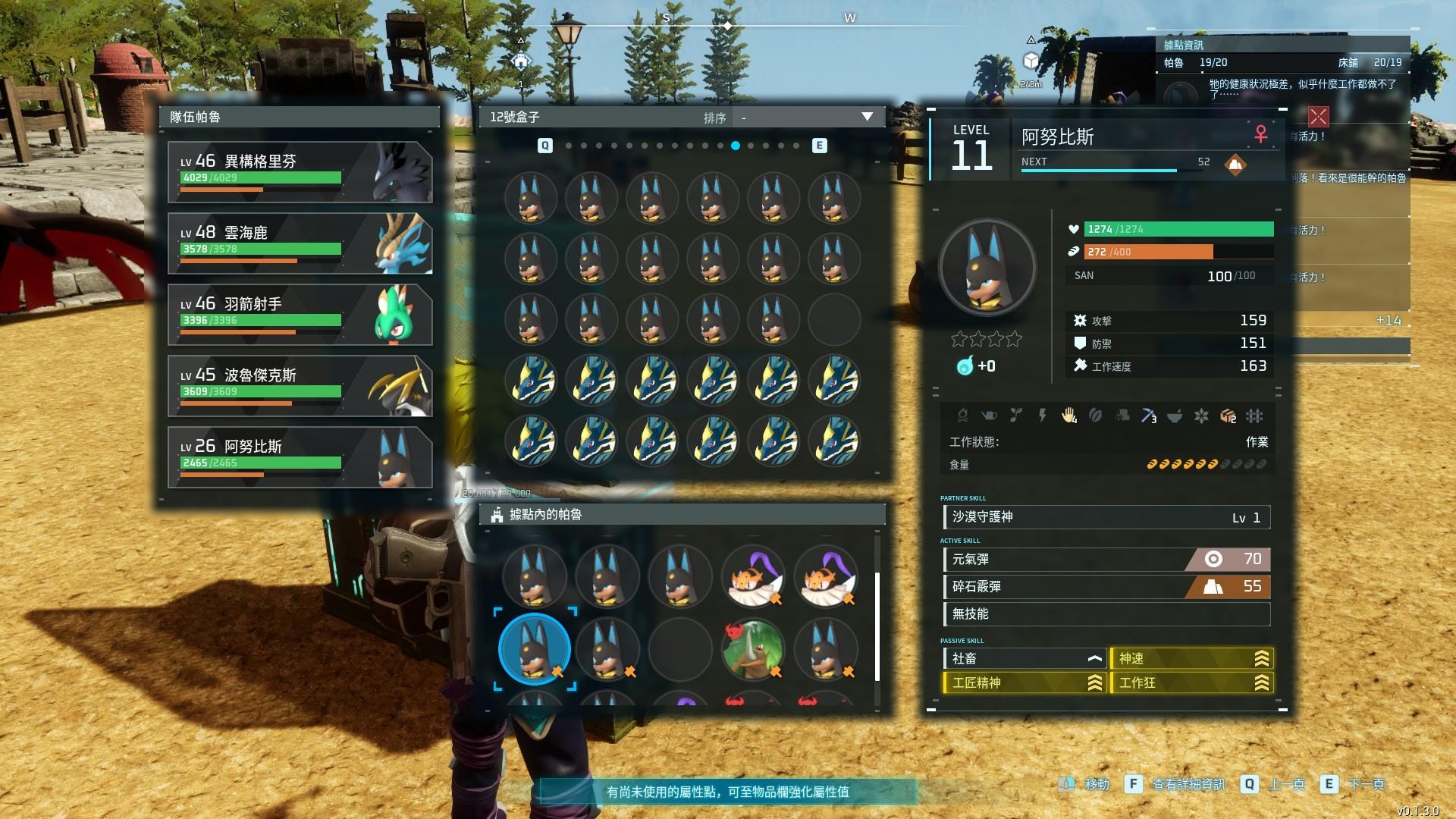Select party Pal 雲海鹿
This screenshot has height=819, width=1456.
pyautogui.click(x=300, y=243)
